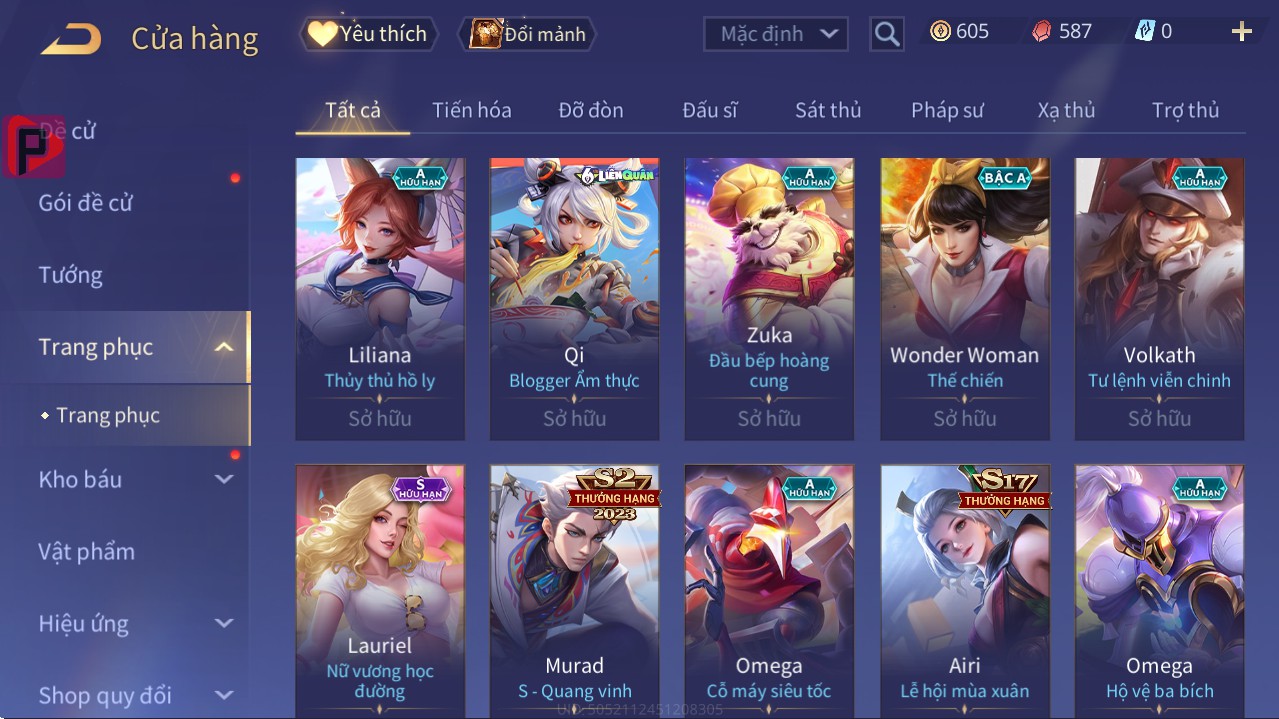Pick the Murad S - Quang vinh skin
This screenshot has height=719, width=1279.
pos(574,590)
